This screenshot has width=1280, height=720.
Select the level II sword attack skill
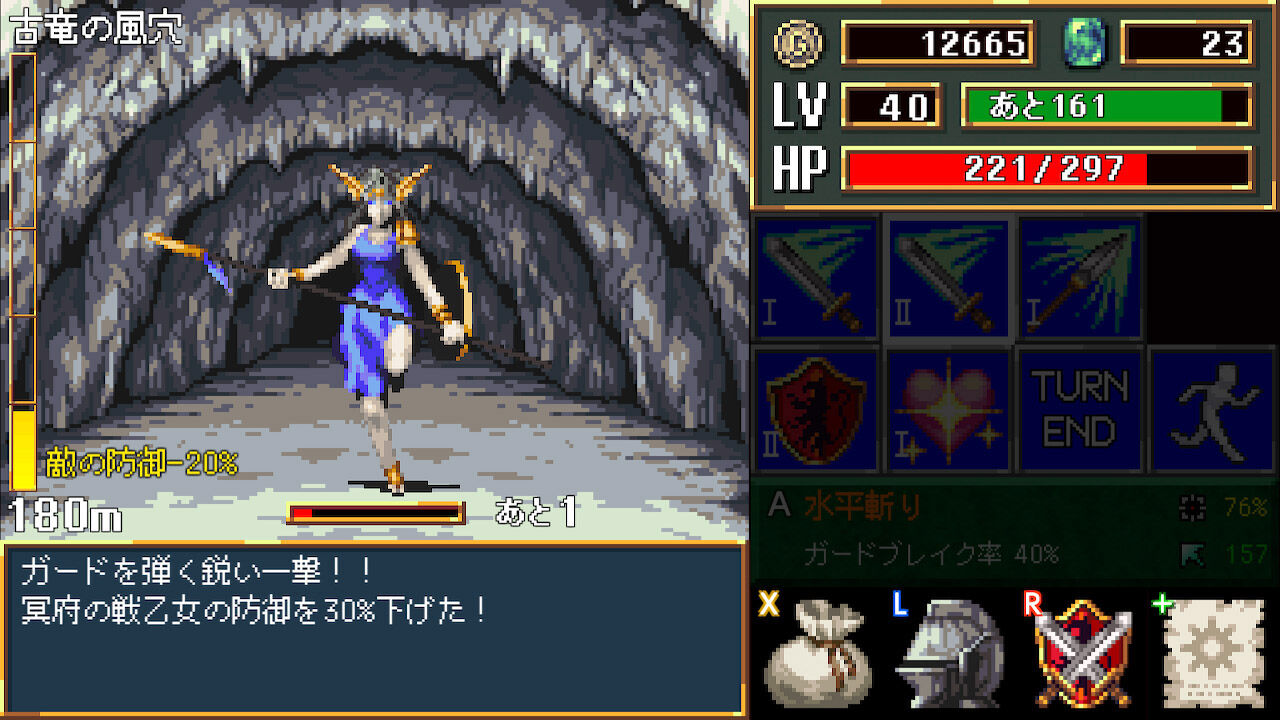[x=948, y=277]
